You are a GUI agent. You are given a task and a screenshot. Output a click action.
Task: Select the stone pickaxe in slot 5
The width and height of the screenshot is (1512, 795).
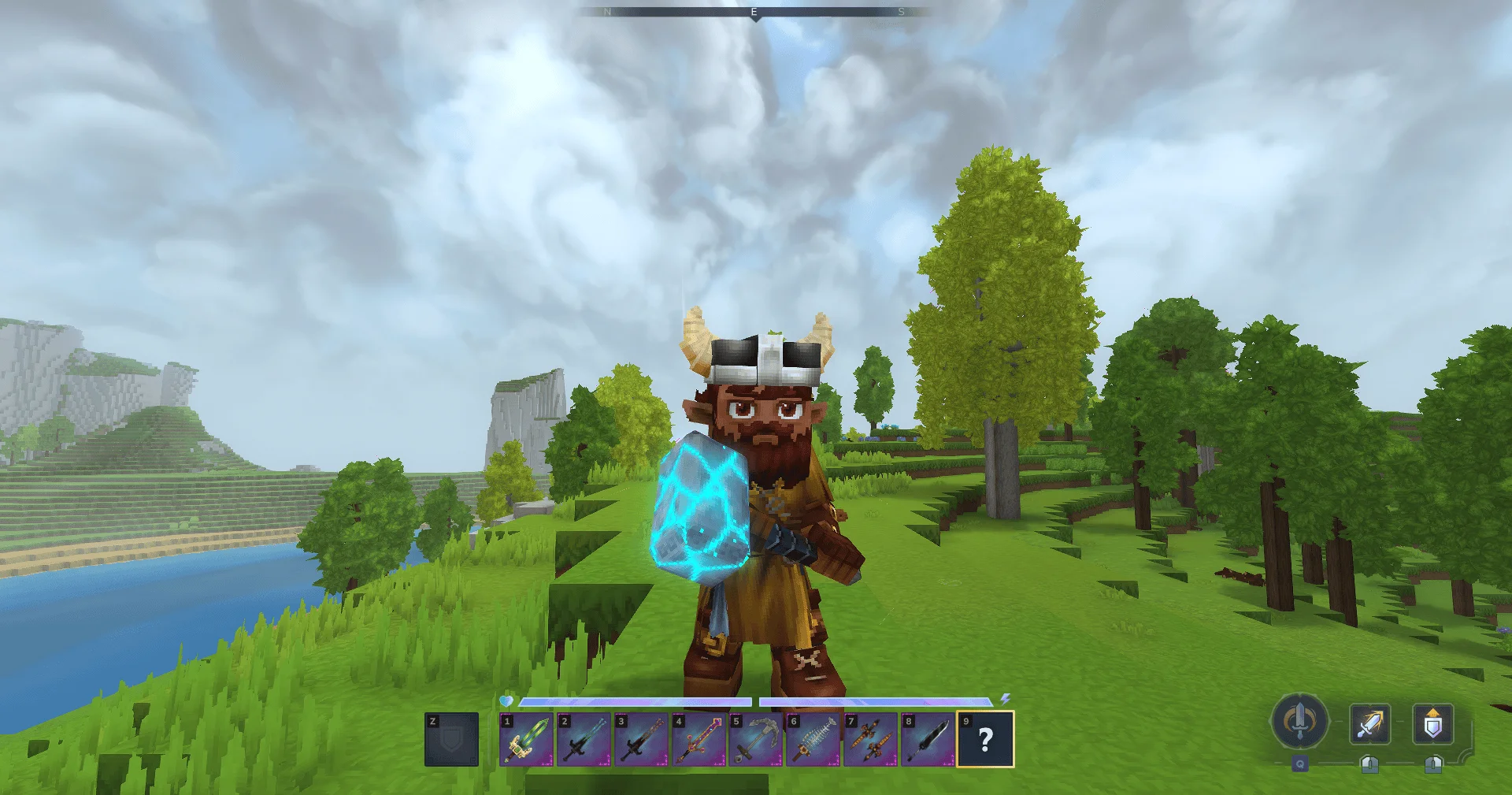756,740
